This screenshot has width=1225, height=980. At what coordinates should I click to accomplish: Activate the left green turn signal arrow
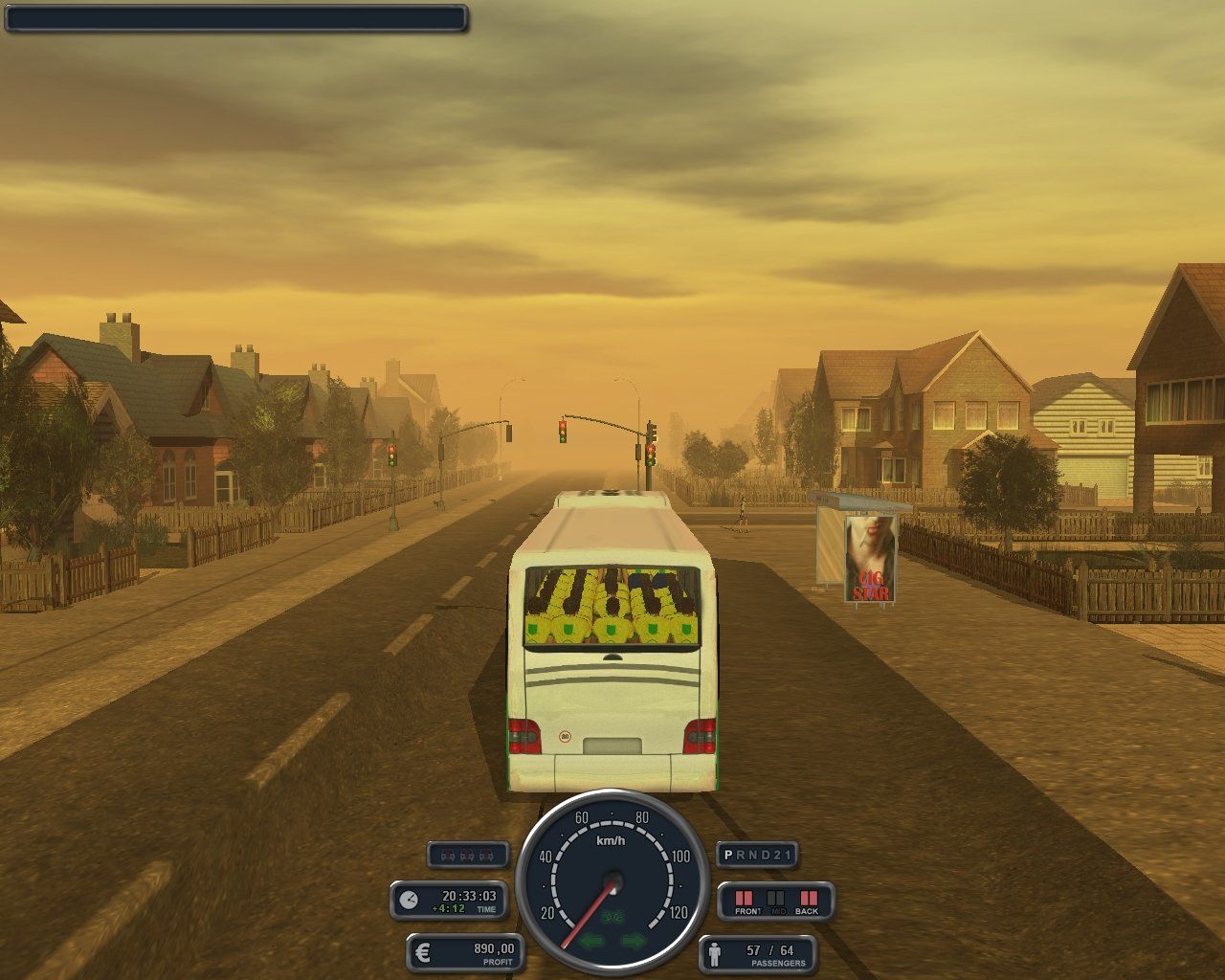click(590, 941)
